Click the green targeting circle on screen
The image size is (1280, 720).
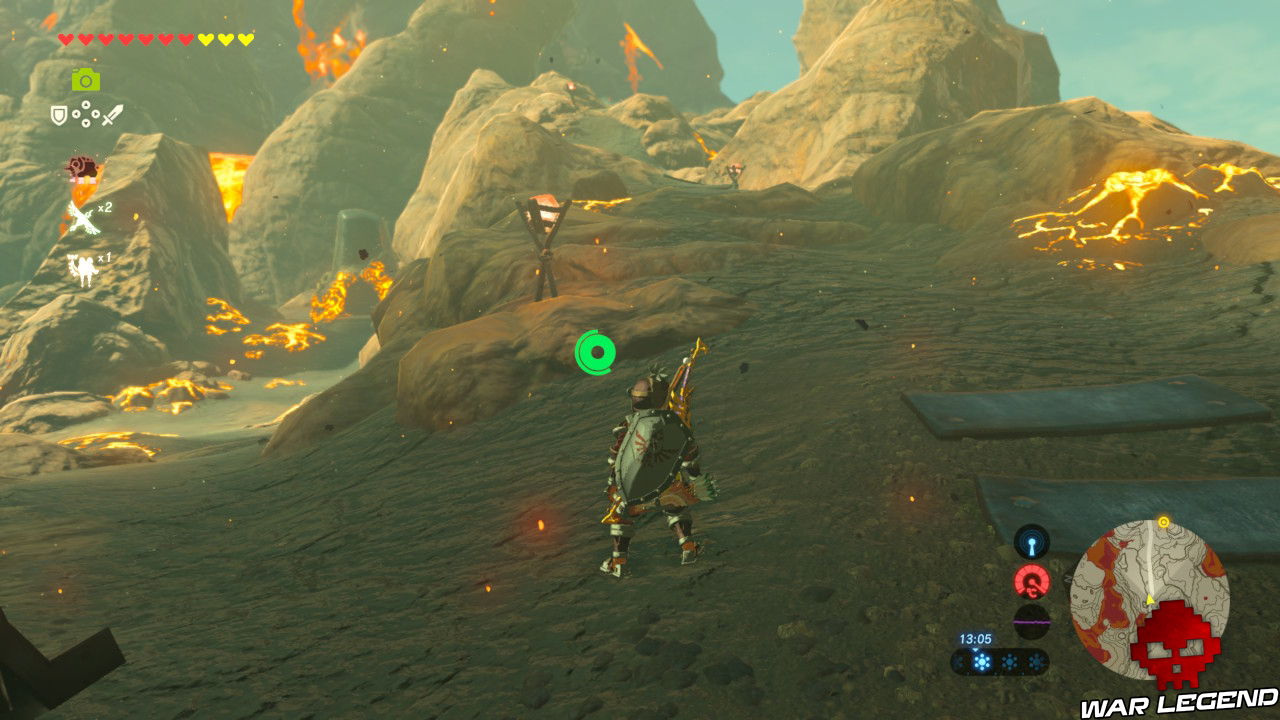pos(597,351)
